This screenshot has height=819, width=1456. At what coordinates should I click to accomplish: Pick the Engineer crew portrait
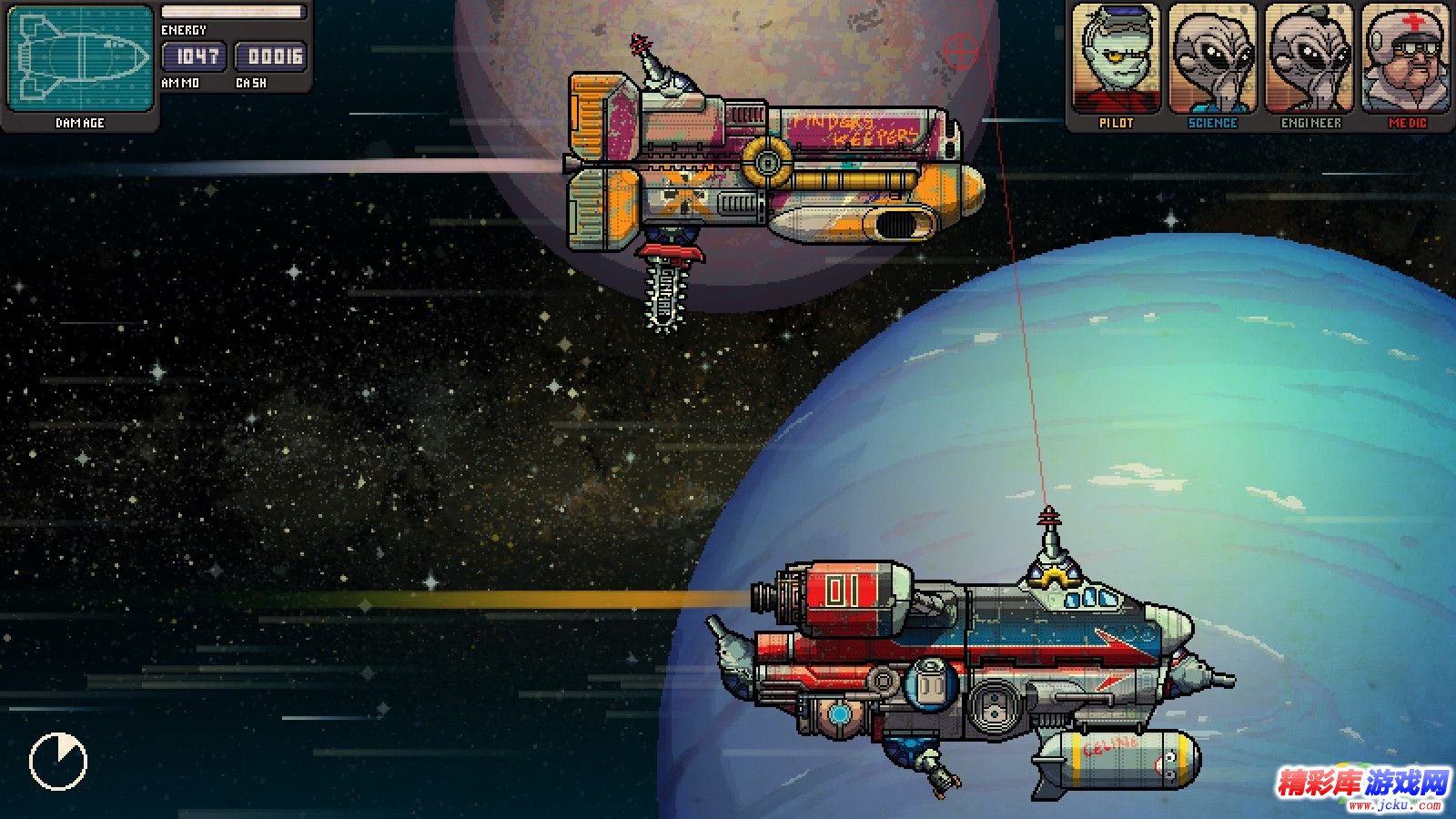click(x=1310, y=60)
